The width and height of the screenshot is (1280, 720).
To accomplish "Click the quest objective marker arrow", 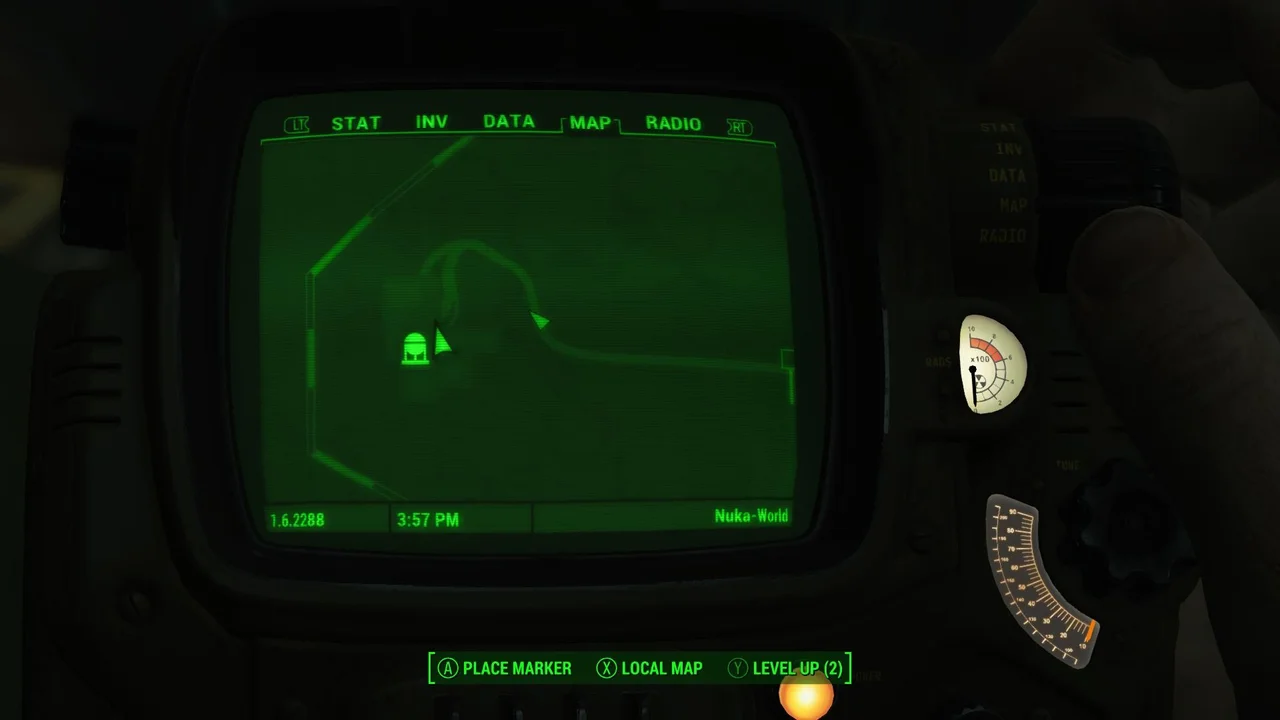I will pos(539,321).
